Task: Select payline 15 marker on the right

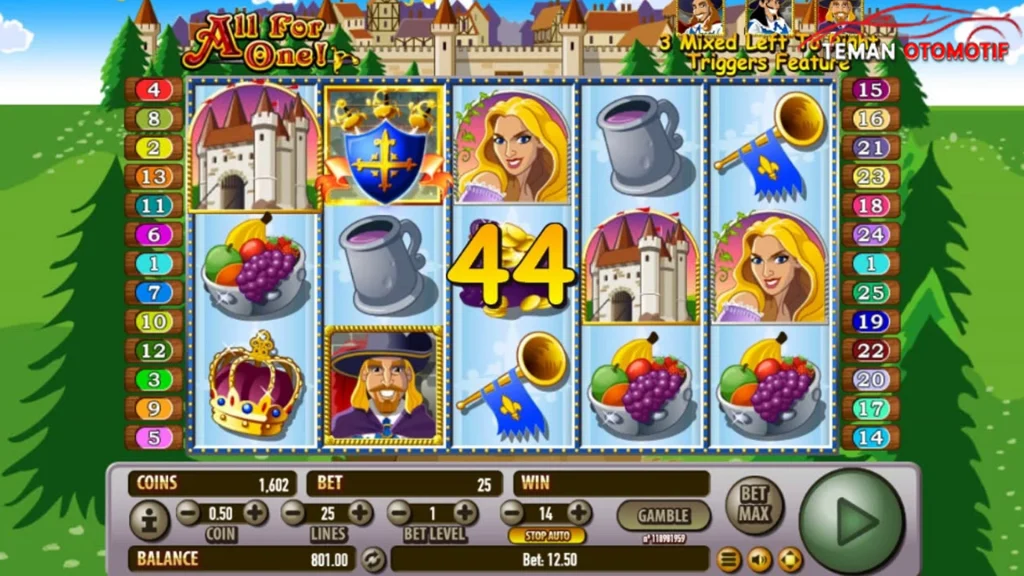Action: 871,90
